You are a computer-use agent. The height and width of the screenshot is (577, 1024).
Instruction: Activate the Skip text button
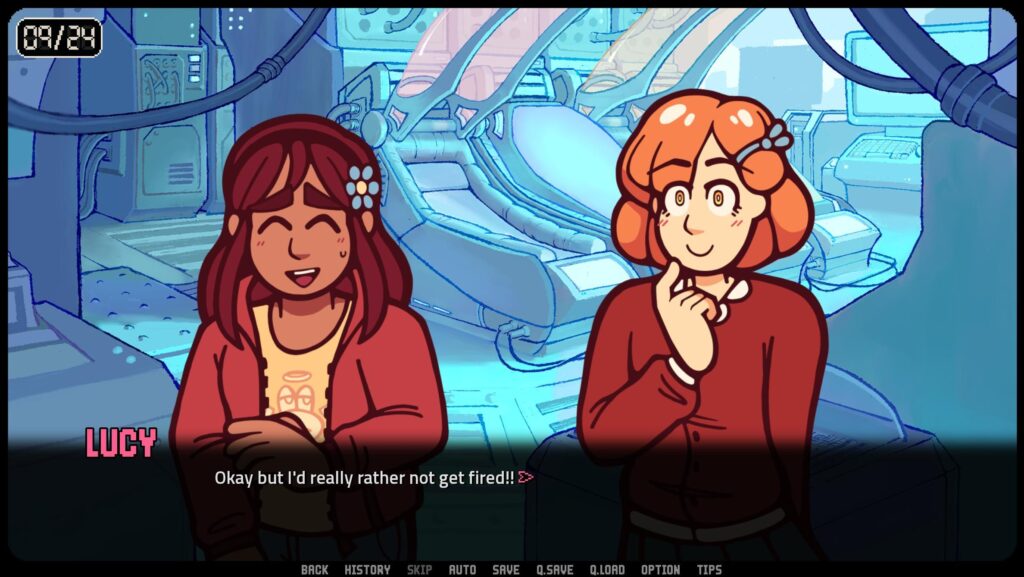tap(420, 570)
